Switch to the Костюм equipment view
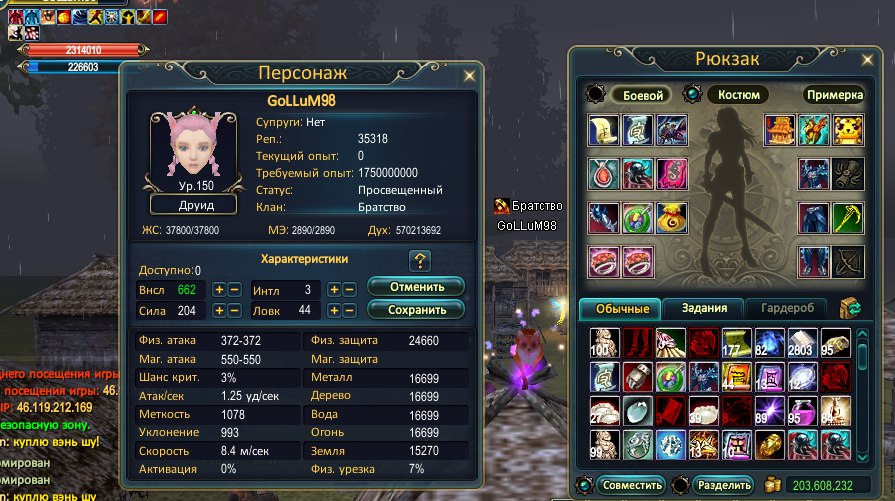The height and width of the screenshot is (501, 895). pyautogui.click(x=738, y=95)
